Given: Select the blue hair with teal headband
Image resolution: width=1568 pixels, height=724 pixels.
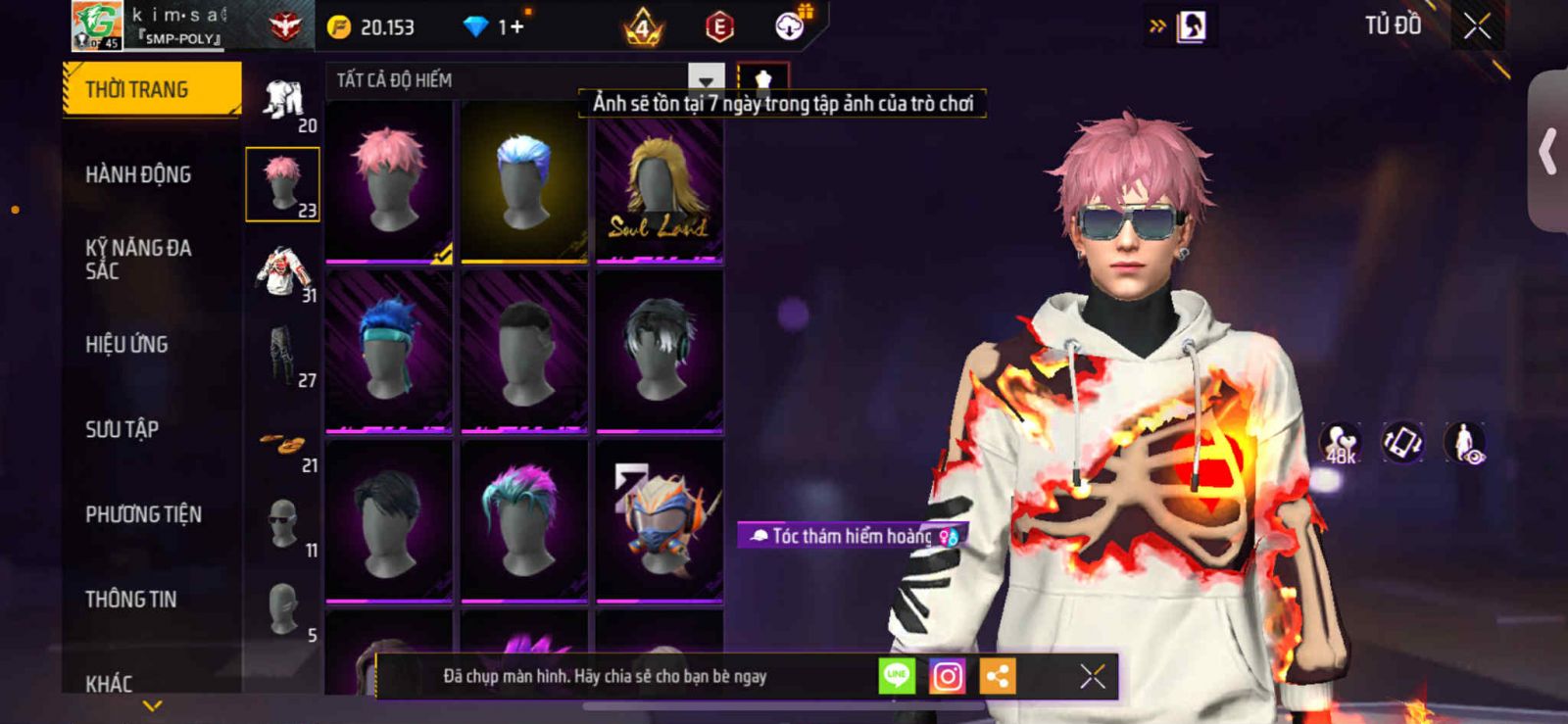Looking at the screenshot, I should [389, 351].
